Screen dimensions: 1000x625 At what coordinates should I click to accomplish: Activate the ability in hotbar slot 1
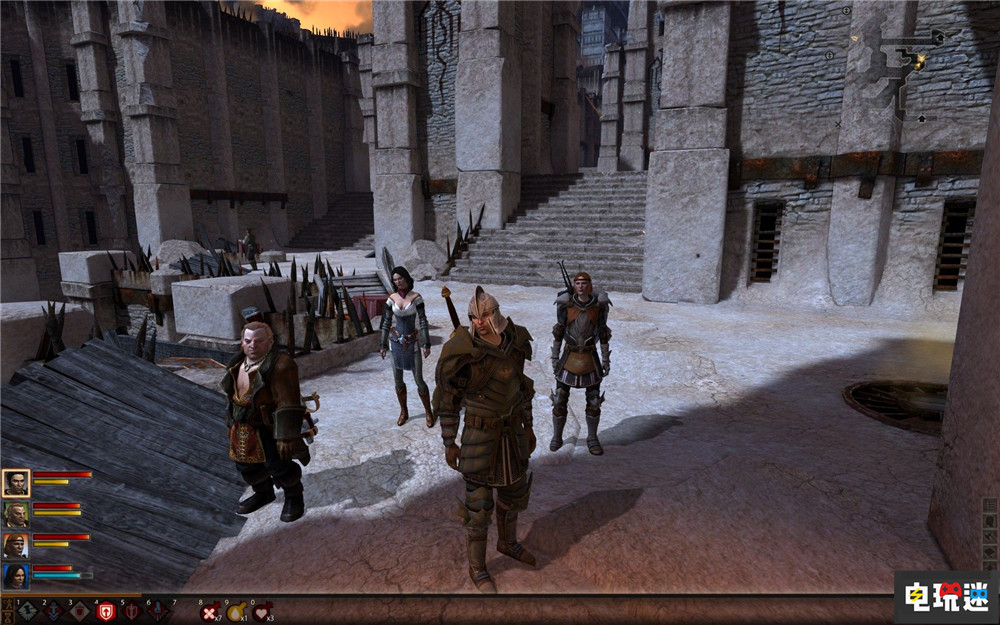[x=27, y=611]
